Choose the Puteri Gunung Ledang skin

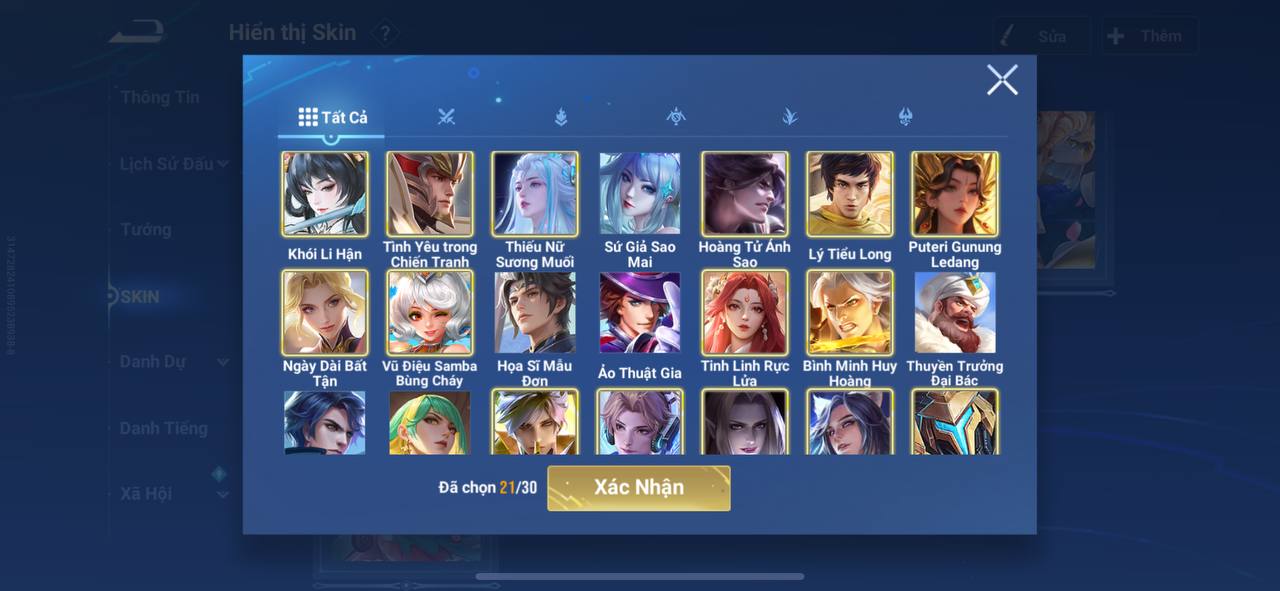[x=955, y=194]
